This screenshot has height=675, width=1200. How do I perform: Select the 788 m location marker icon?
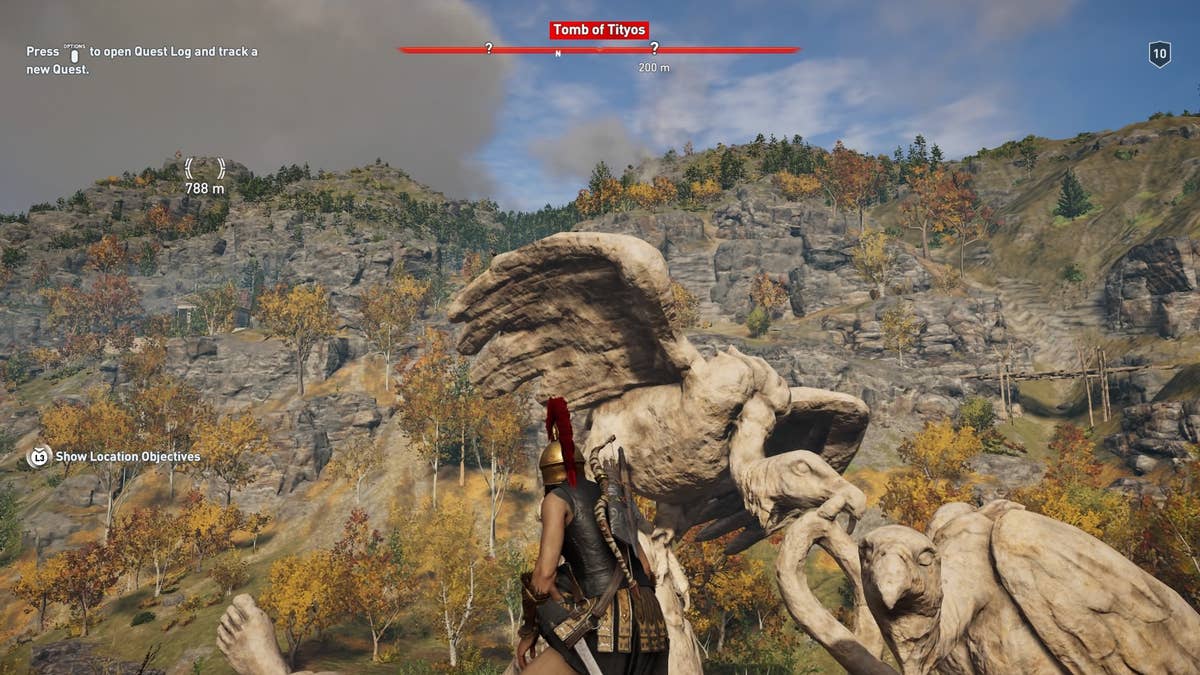click(204, 168)
